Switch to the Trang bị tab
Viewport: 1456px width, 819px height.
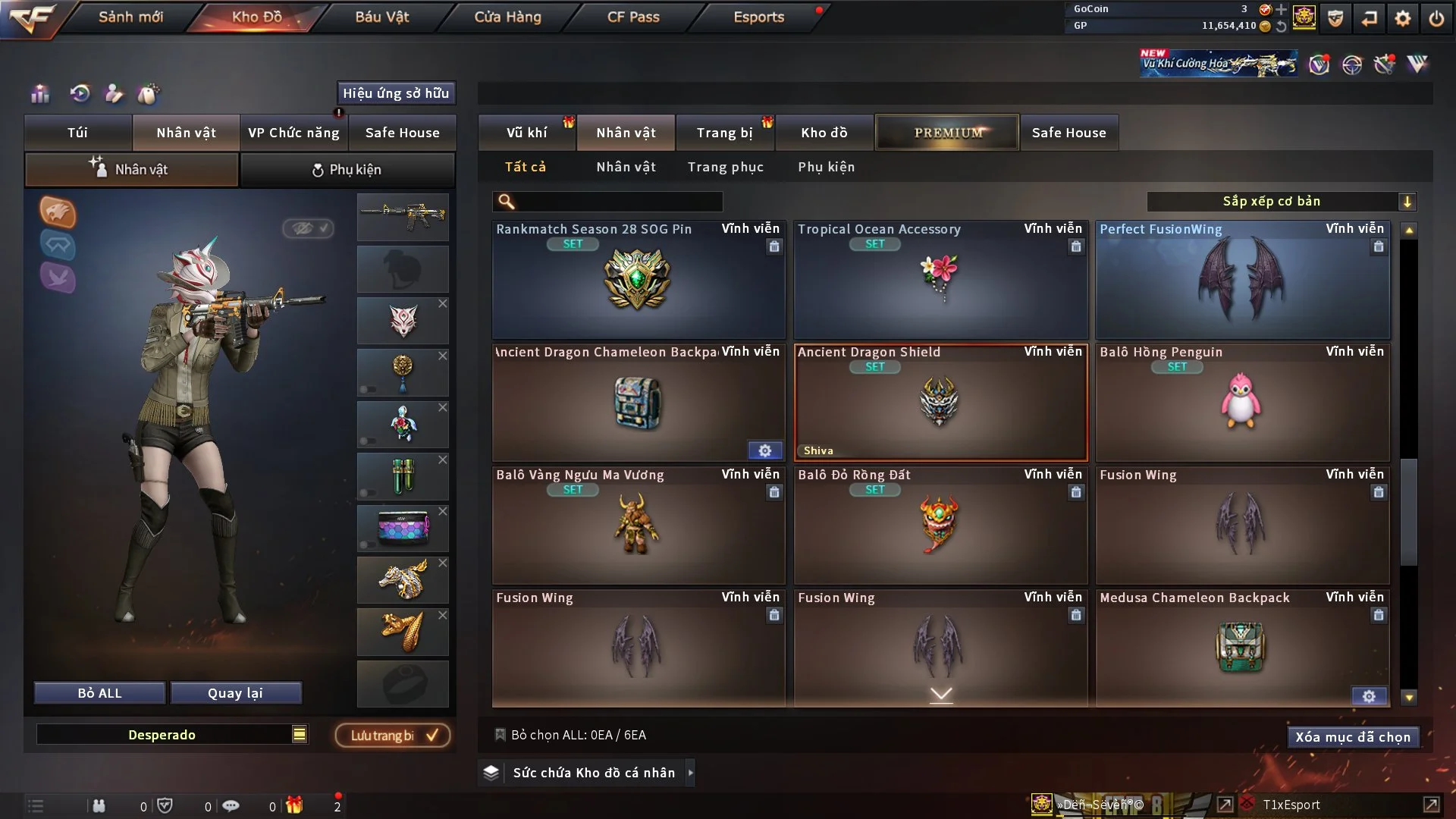724,133
